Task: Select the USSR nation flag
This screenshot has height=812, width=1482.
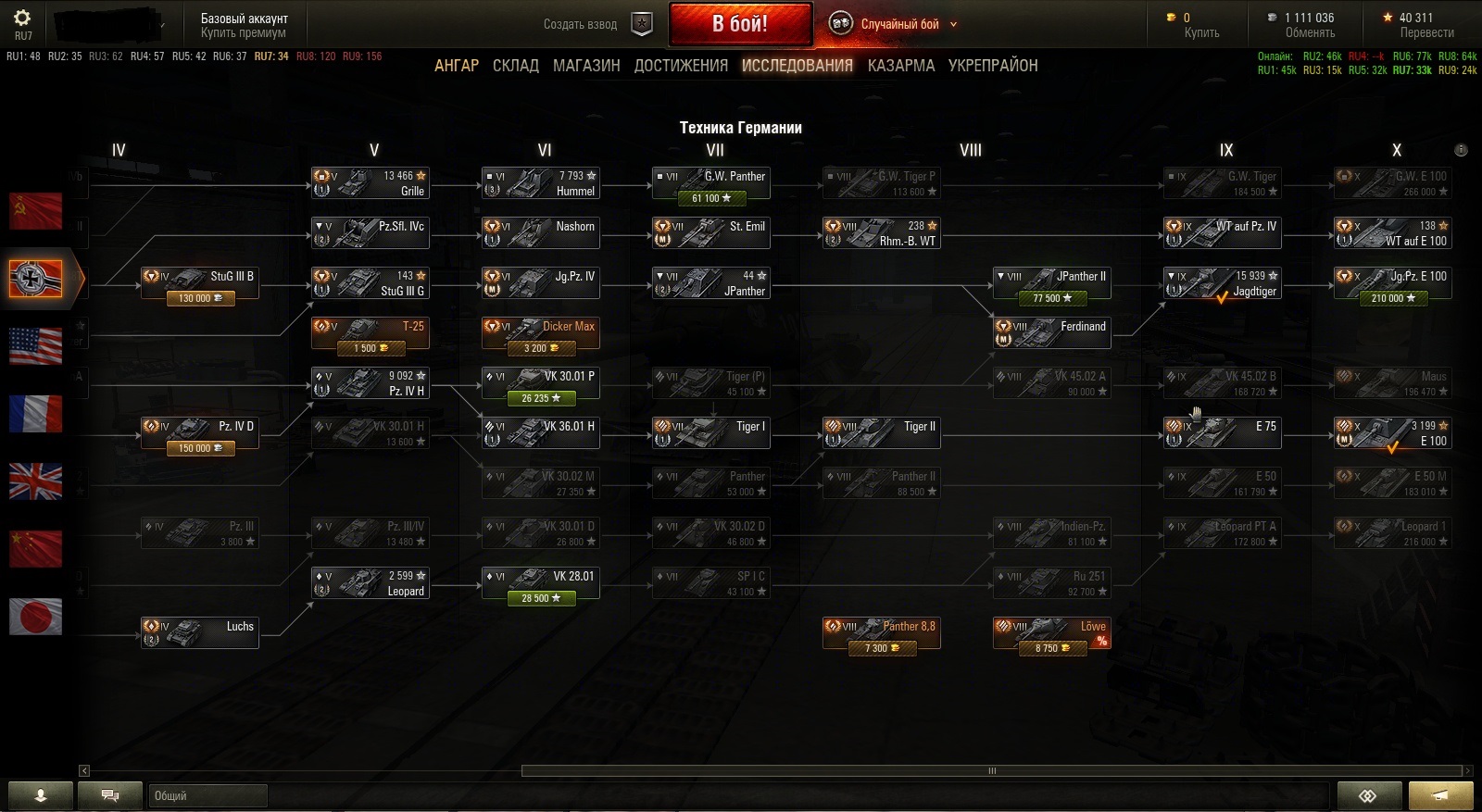Action: pyautogui.click(x=35, y=211)
